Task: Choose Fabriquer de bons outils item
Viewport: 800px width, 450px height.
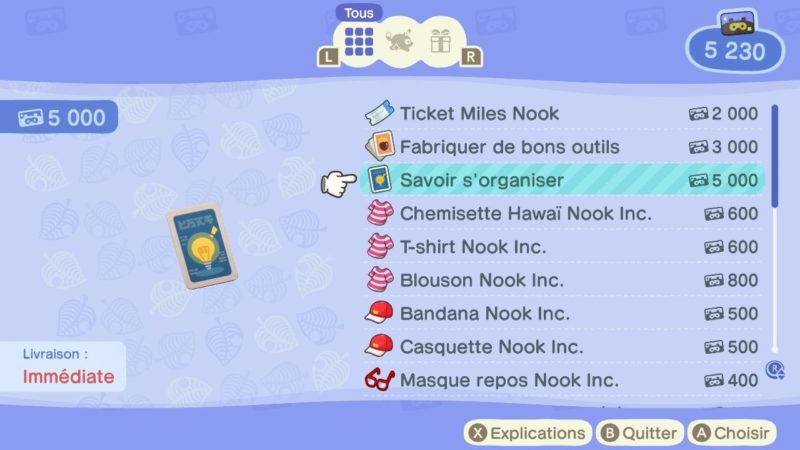Action: point(560,147)
